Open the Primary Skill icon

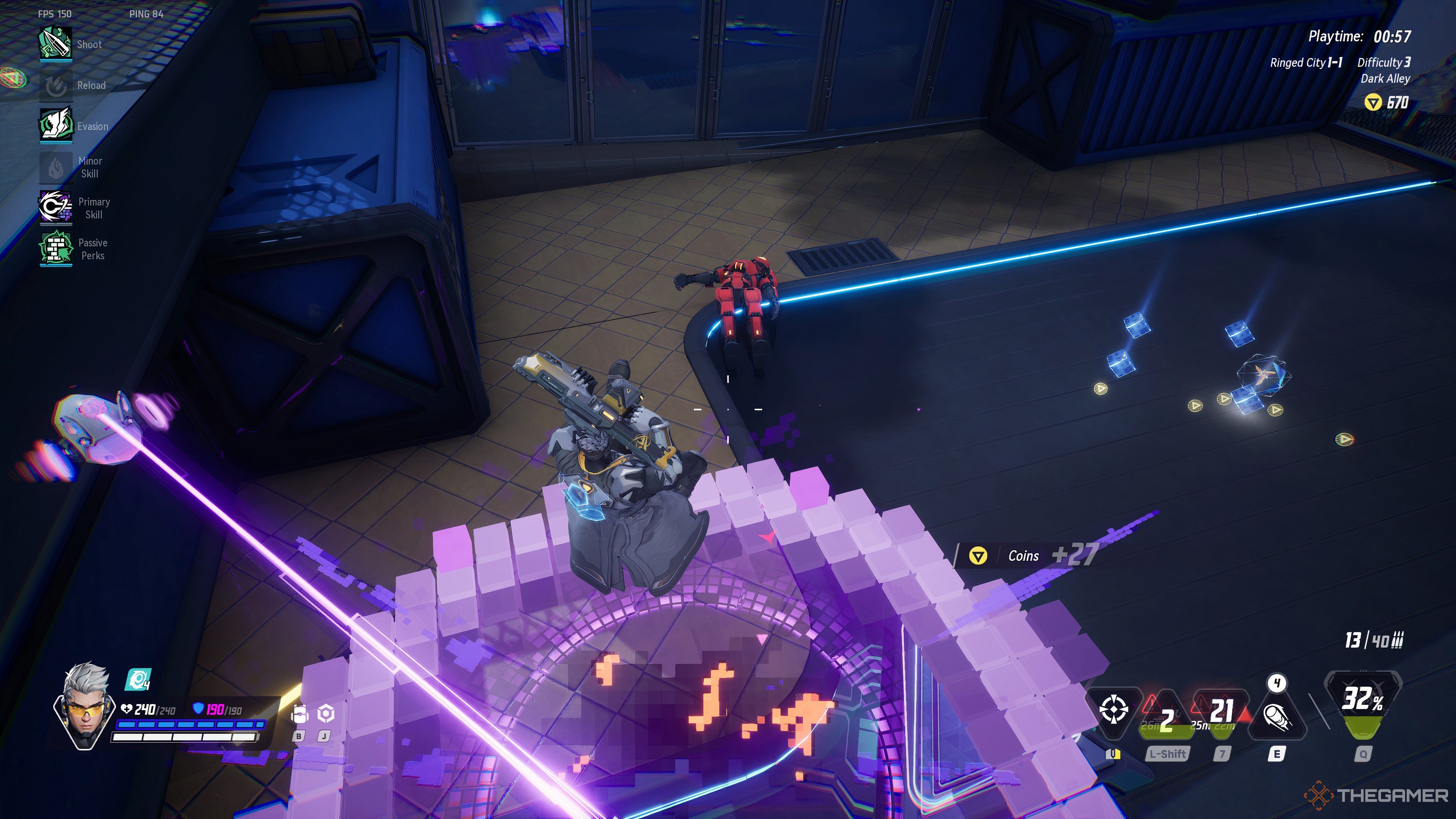(x=55, y=207)
